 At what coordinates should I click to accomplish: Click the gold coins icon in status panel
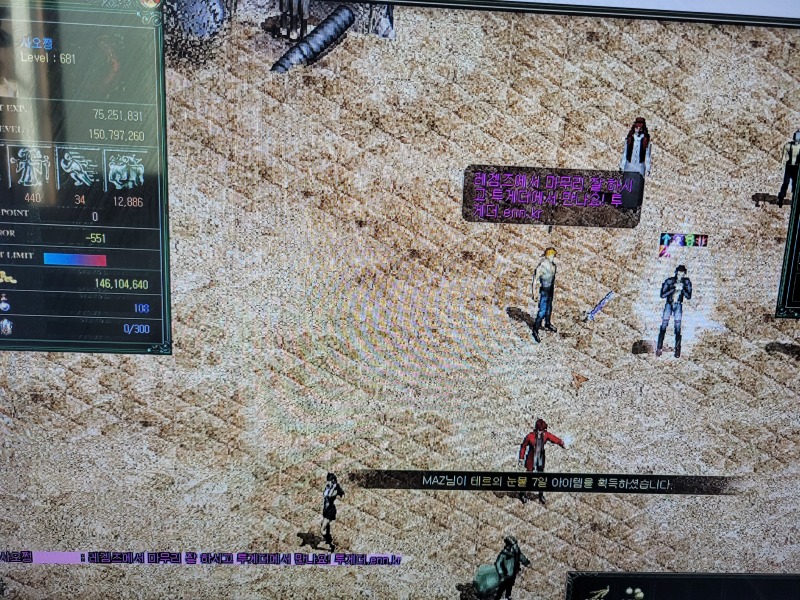point(7,277)
